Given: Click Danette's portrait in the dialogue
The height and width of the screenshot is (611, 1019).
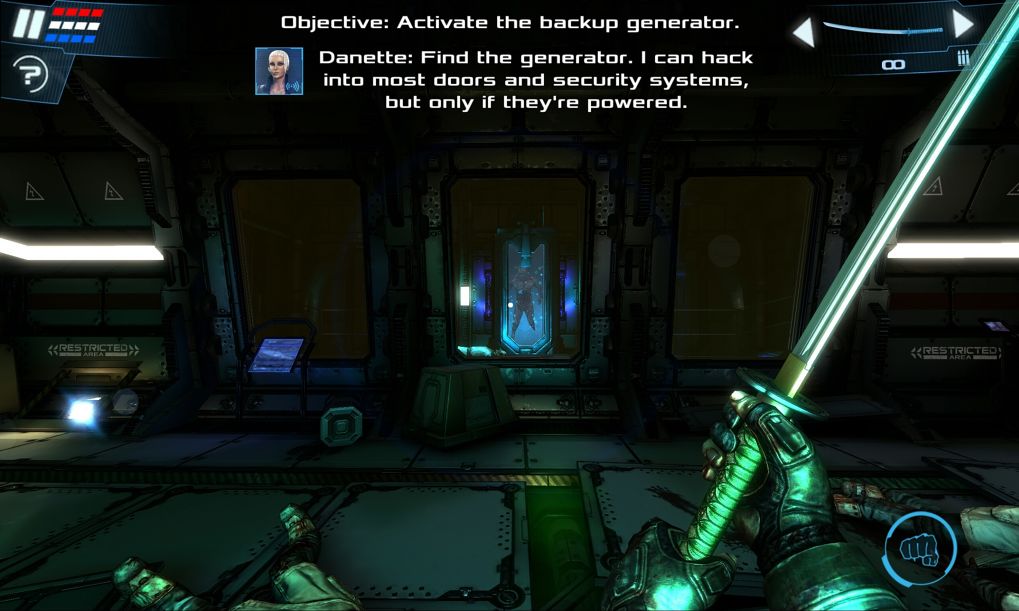Looking at the screenshot, I should 279,71.
